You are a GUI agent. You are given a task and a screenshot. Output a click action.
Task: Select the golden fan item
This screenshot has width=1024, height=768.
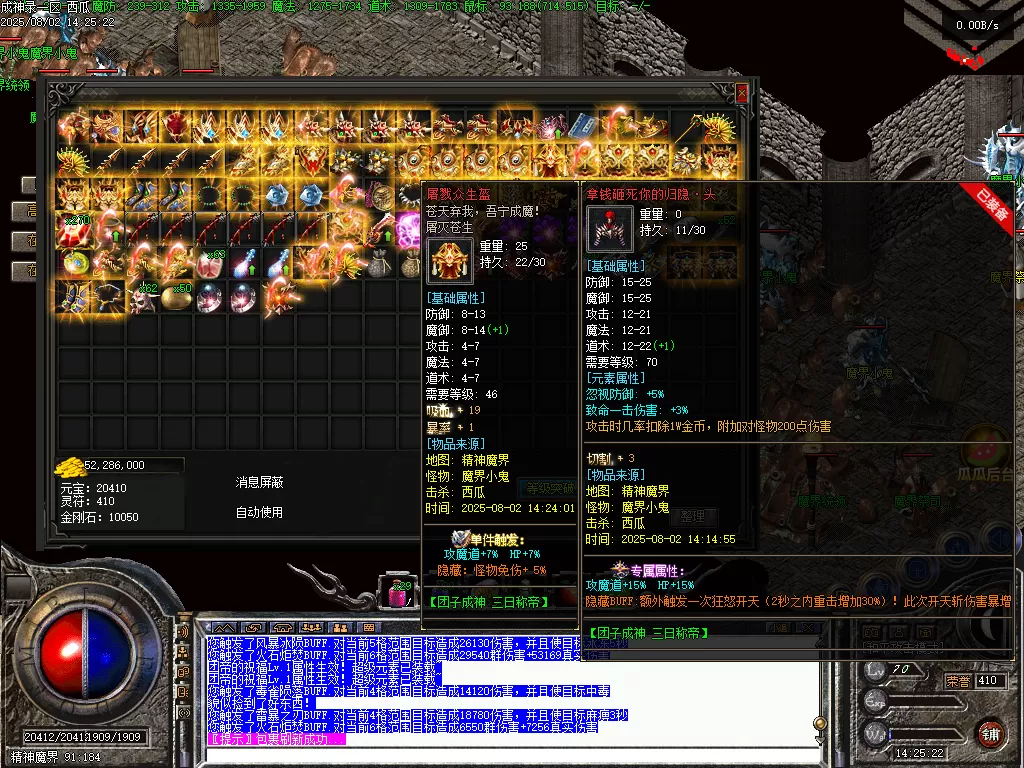coord(719,127)
